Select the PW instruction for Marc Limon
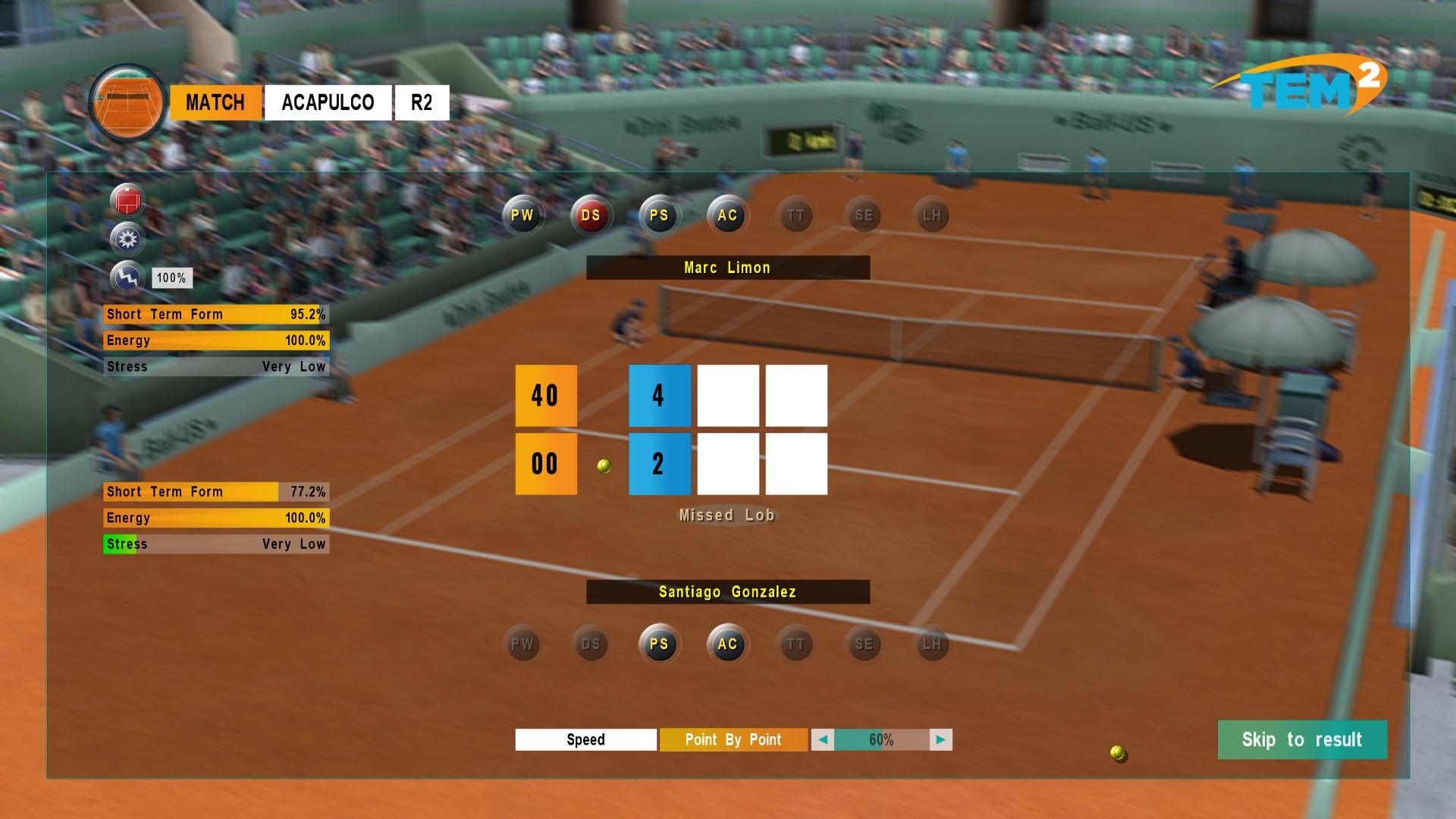 (x=523, y=215)
